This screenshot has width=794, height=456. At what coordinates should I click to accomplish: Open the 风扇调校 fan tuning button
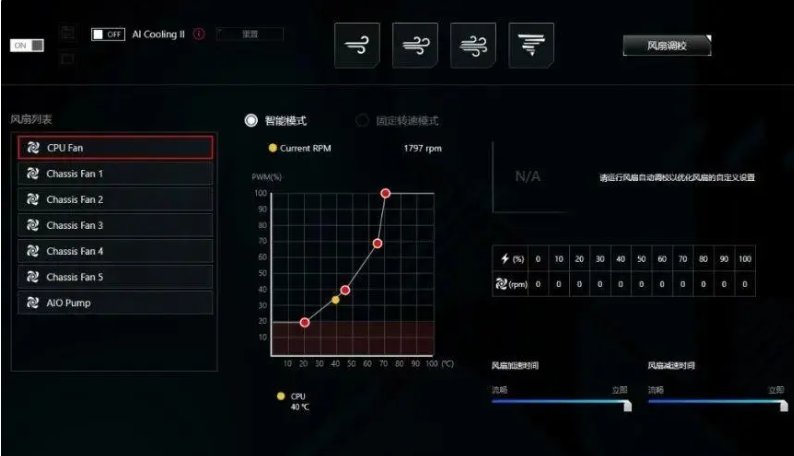[666, 46]
